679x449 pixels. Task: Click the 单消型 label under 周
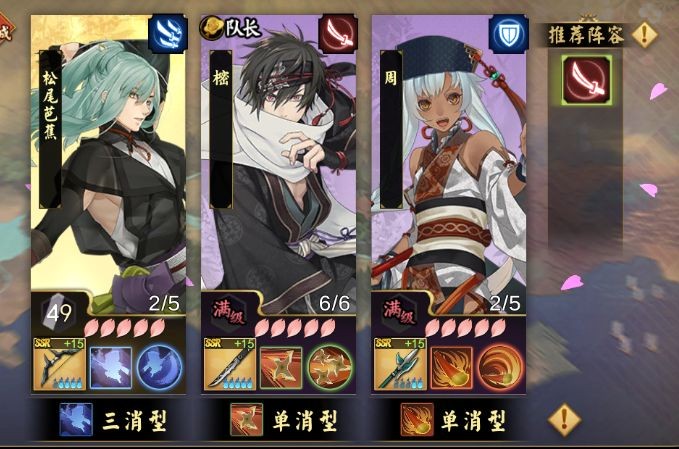click(452, 420)
